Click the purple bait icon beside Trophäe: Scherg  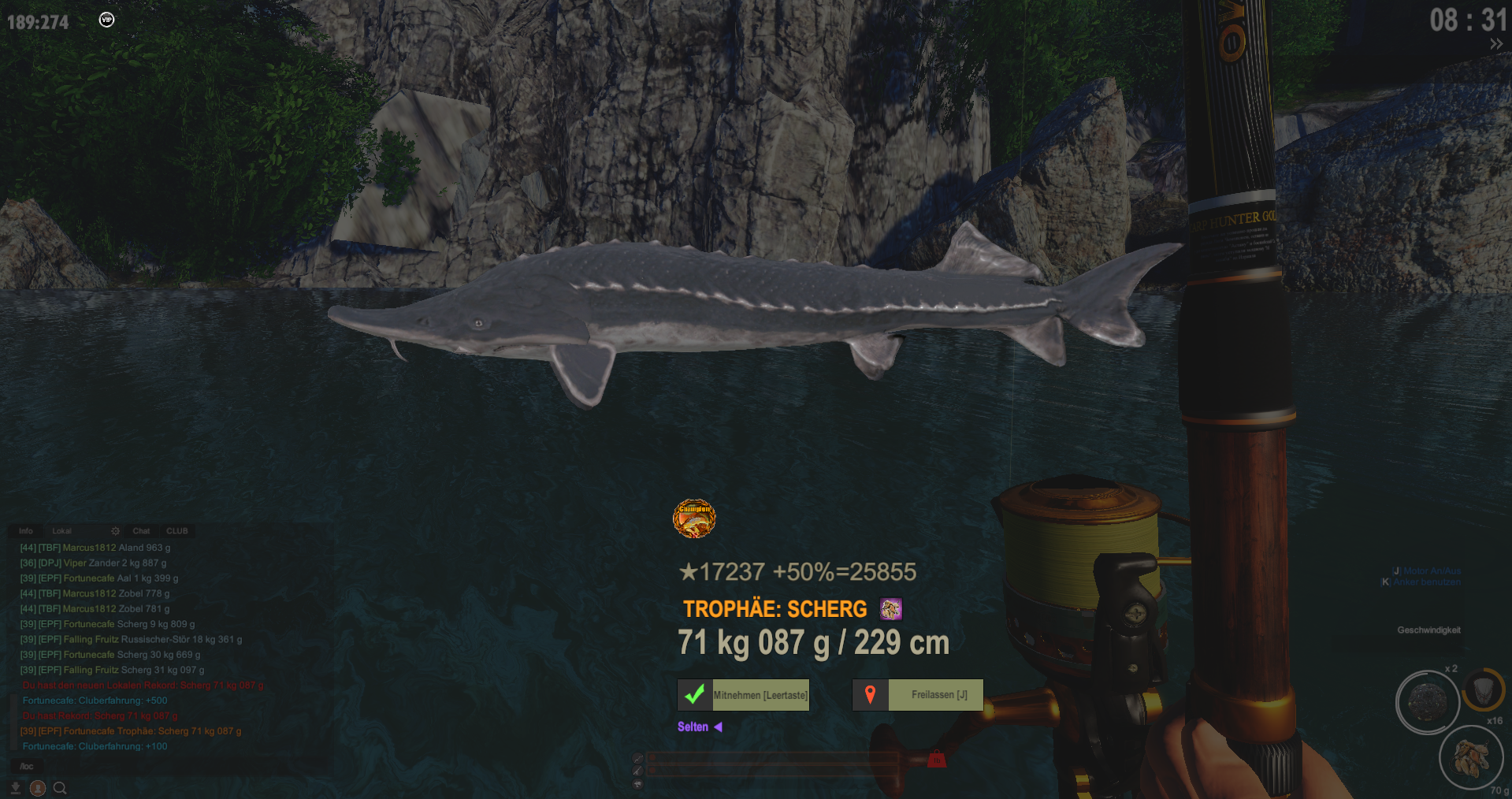[x=891, y=609]
